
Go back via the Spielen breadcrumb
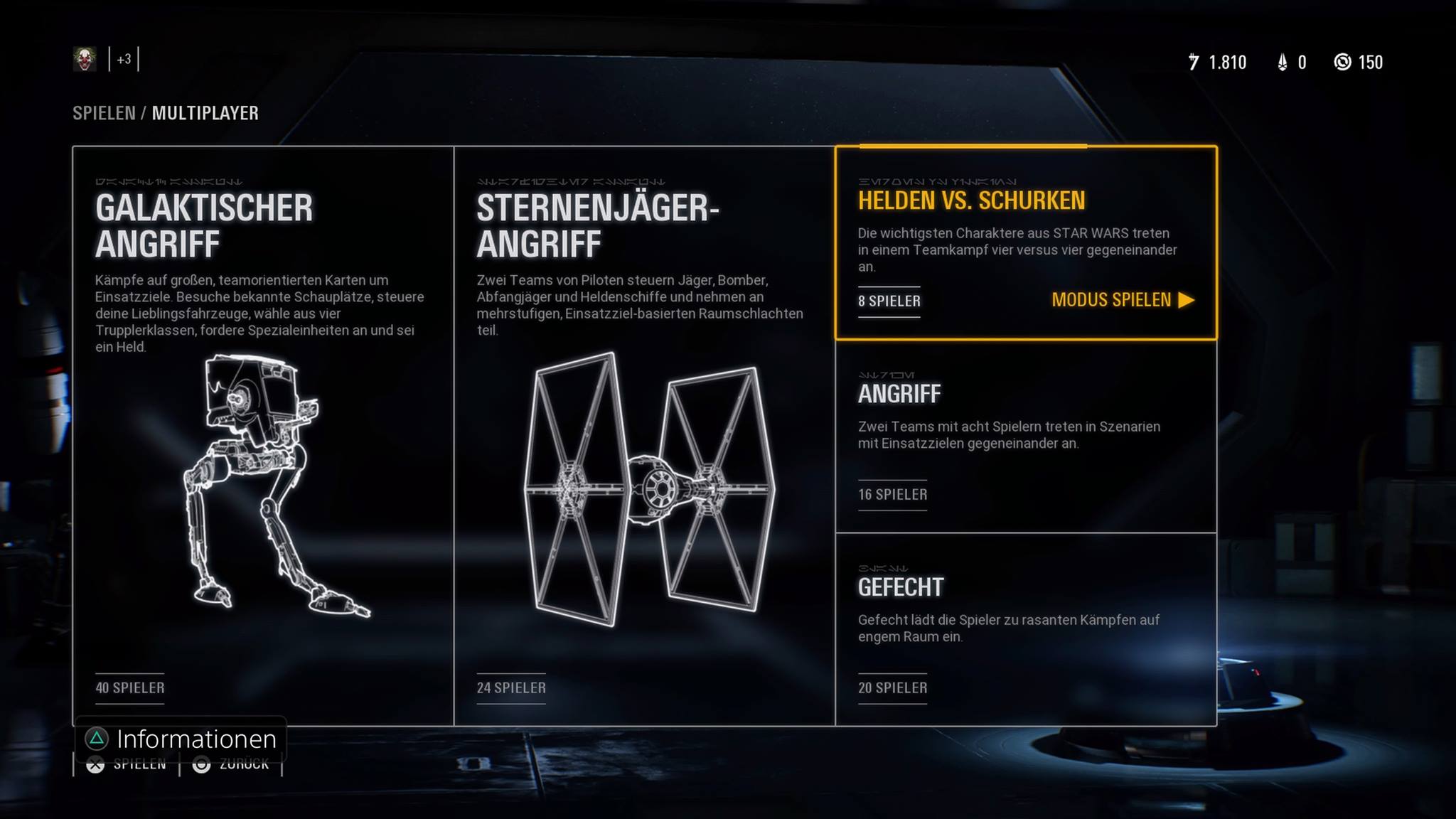(104, 113)
